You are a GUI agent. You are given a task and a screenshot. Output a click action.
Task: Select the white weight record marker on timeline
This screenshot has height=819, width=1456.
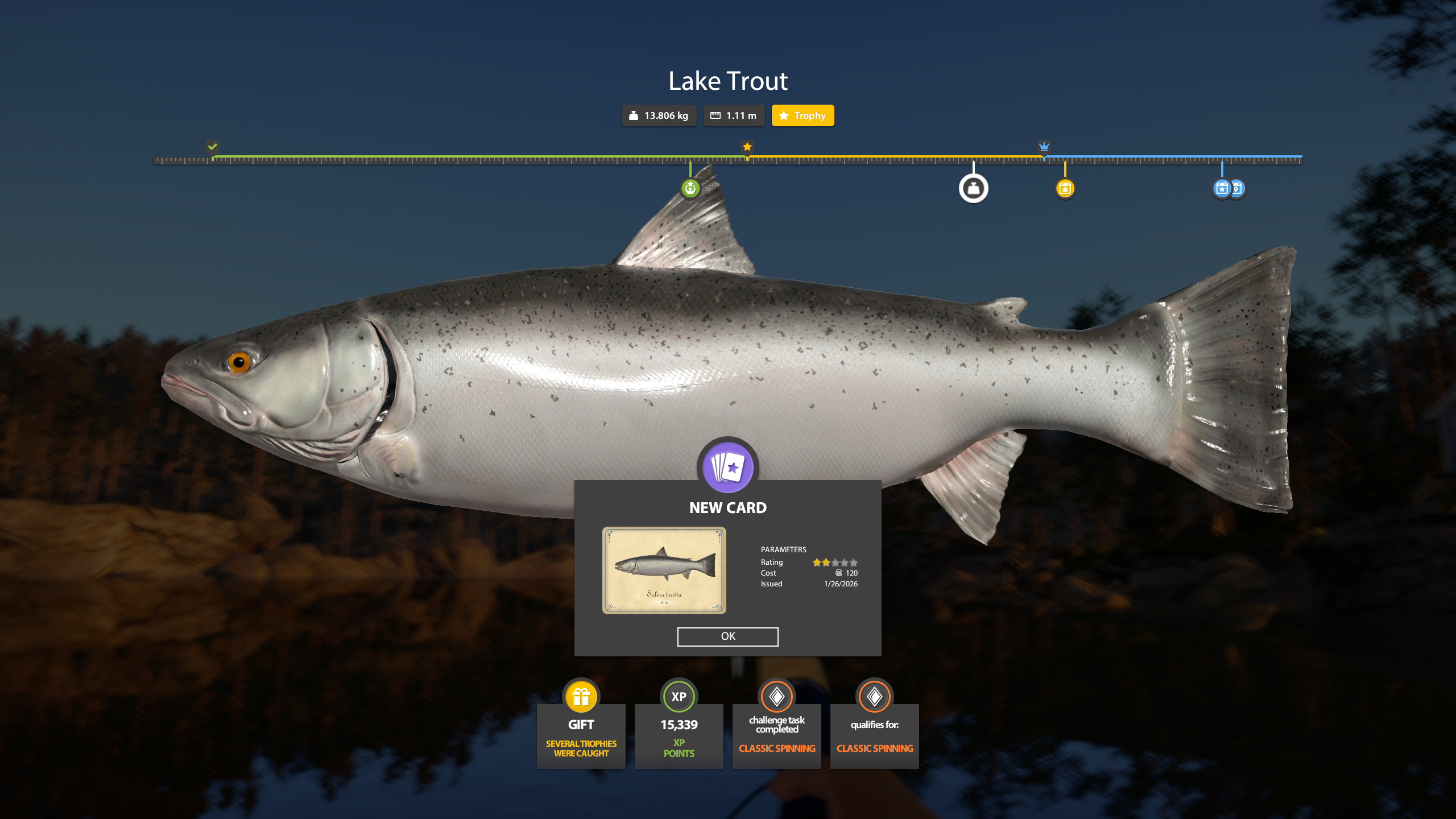(x=974, y=188)
